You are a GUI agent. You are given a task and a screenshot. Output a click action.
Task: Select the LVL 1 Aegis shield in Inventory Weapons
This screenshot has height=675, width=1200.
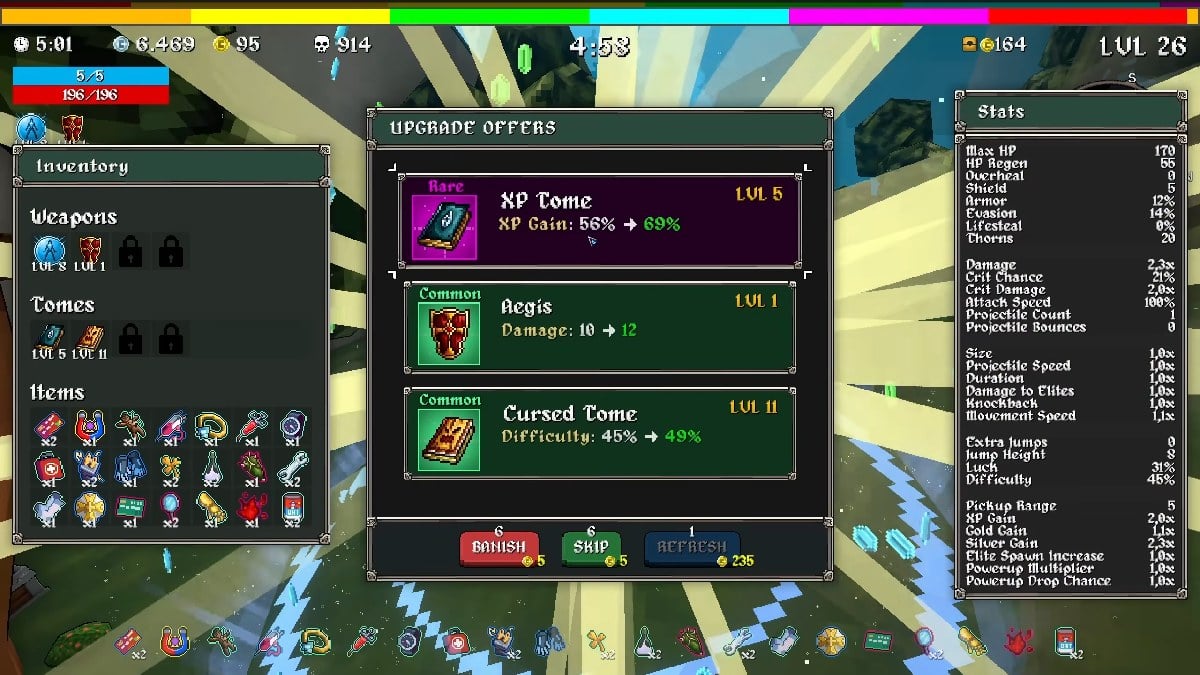(x=90, y=250)
